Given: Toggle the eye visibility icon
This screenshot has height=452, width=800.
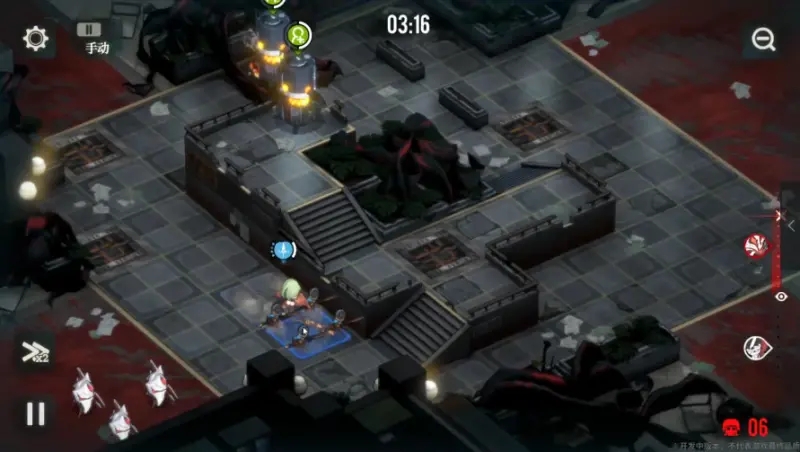Looking at the screenshot, I should pos(781,296).
